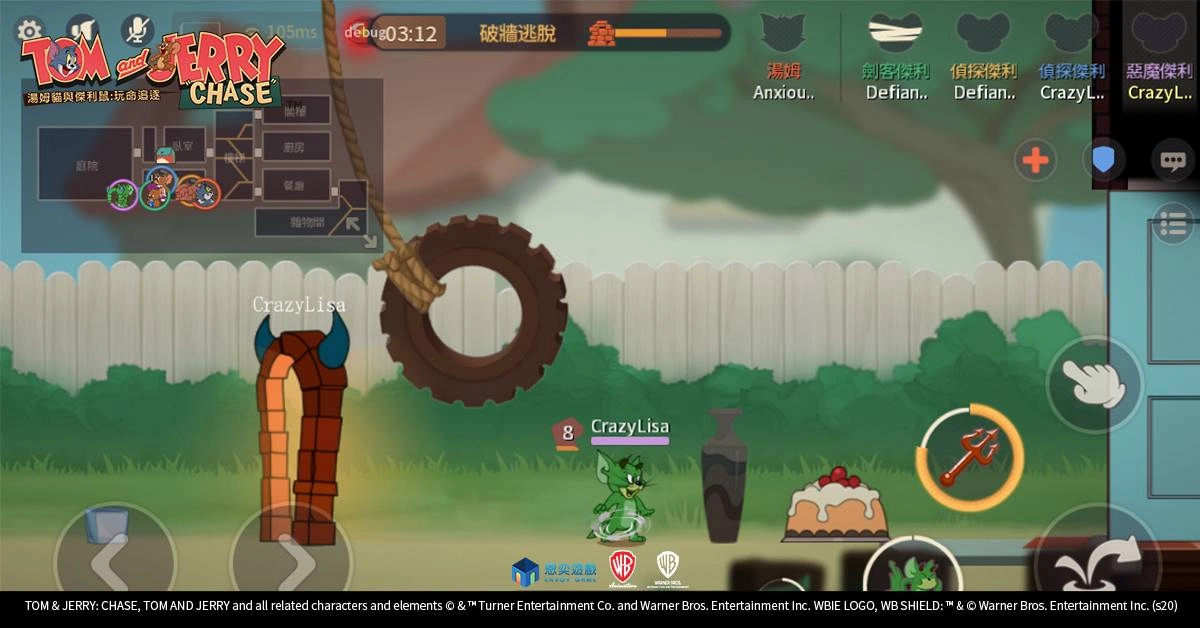Expand the minimap with the diagonal arrow
The image size is (1200, 628).
click(x=356, y=226)
